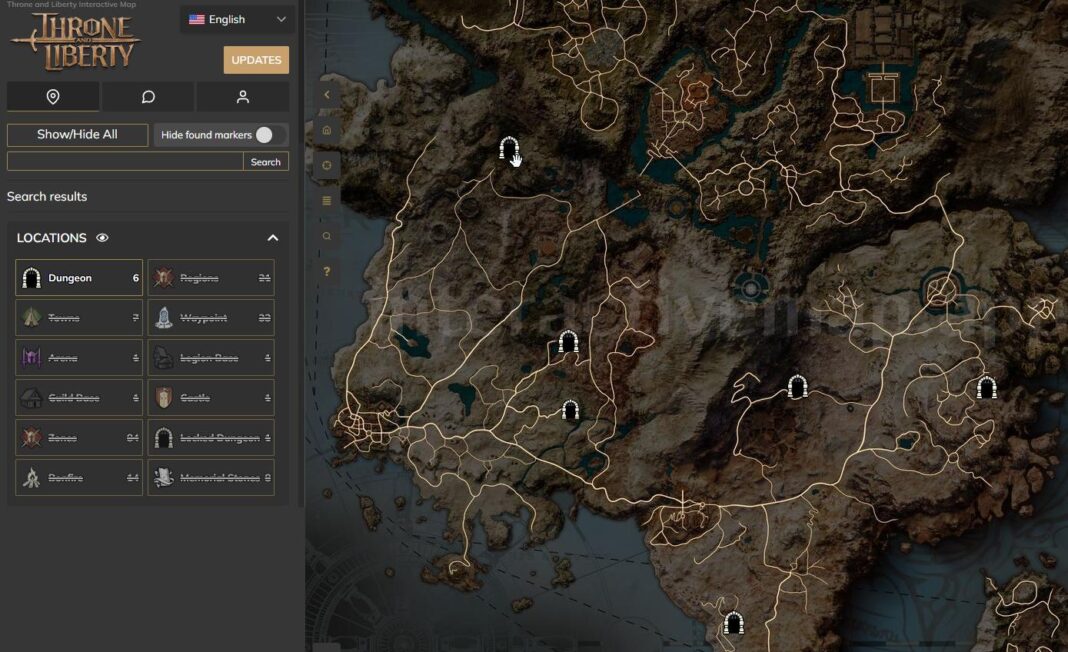The width and height of the screenshot is (1068, 652).
Task: Toggle the Dungeon filter entry
Action: point(79,278)
